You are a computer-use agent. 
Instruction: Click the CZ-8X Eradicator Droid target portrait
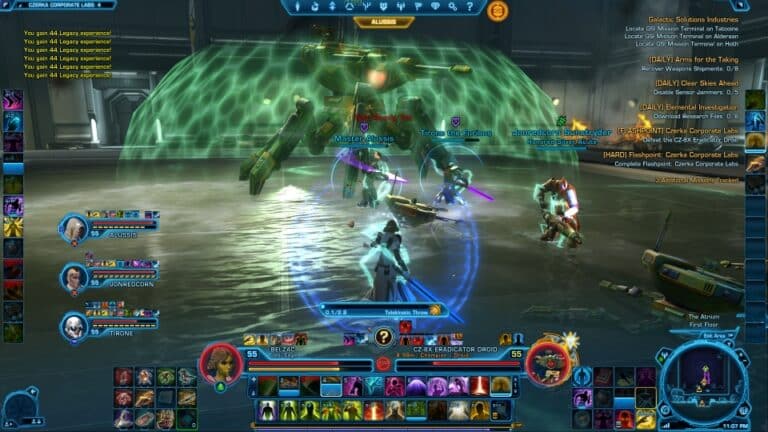pos(547,363)
